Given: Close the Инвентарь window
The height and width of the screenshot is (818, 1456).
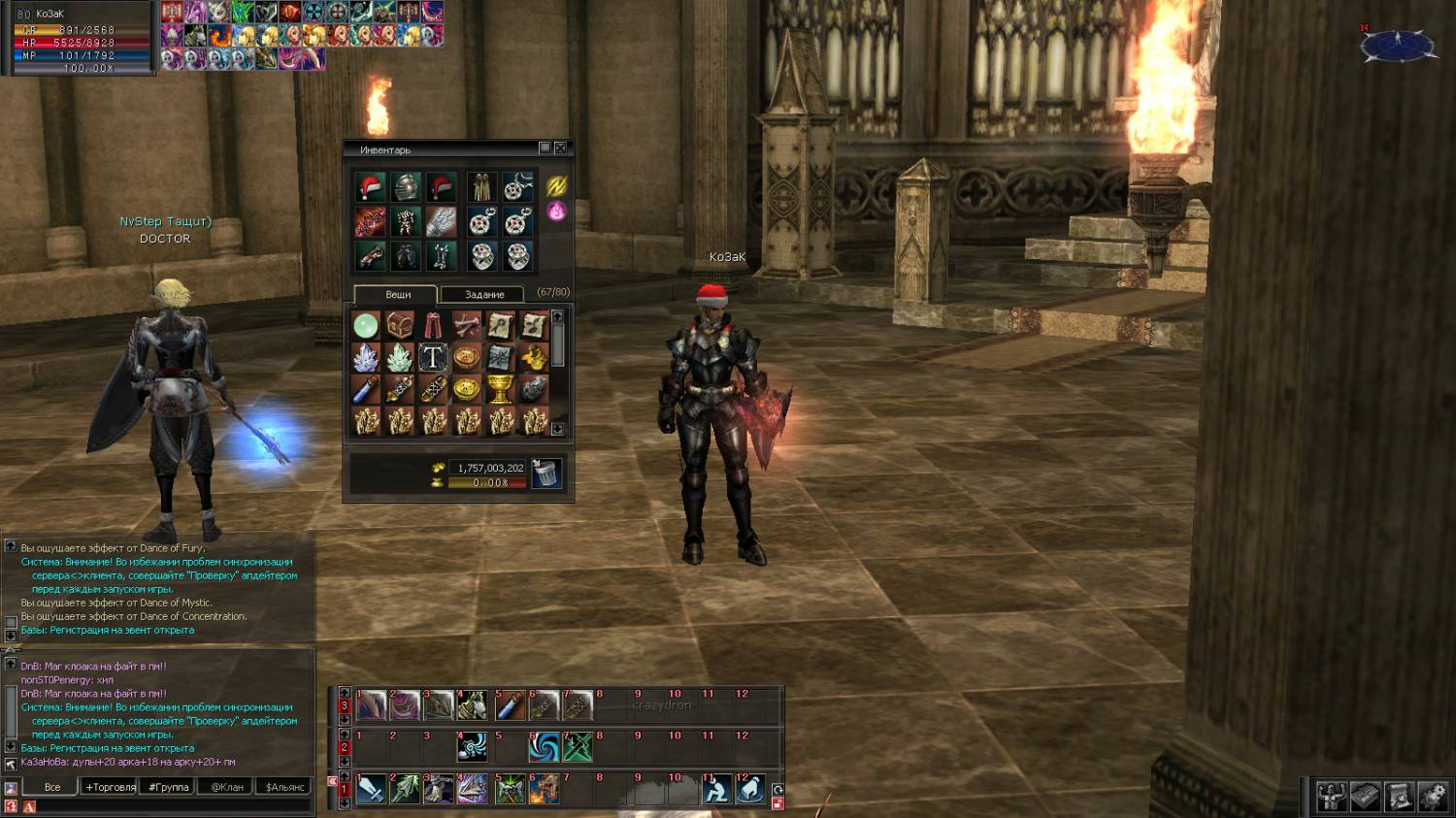Looking at the screenshot, I should pos(560,148).
